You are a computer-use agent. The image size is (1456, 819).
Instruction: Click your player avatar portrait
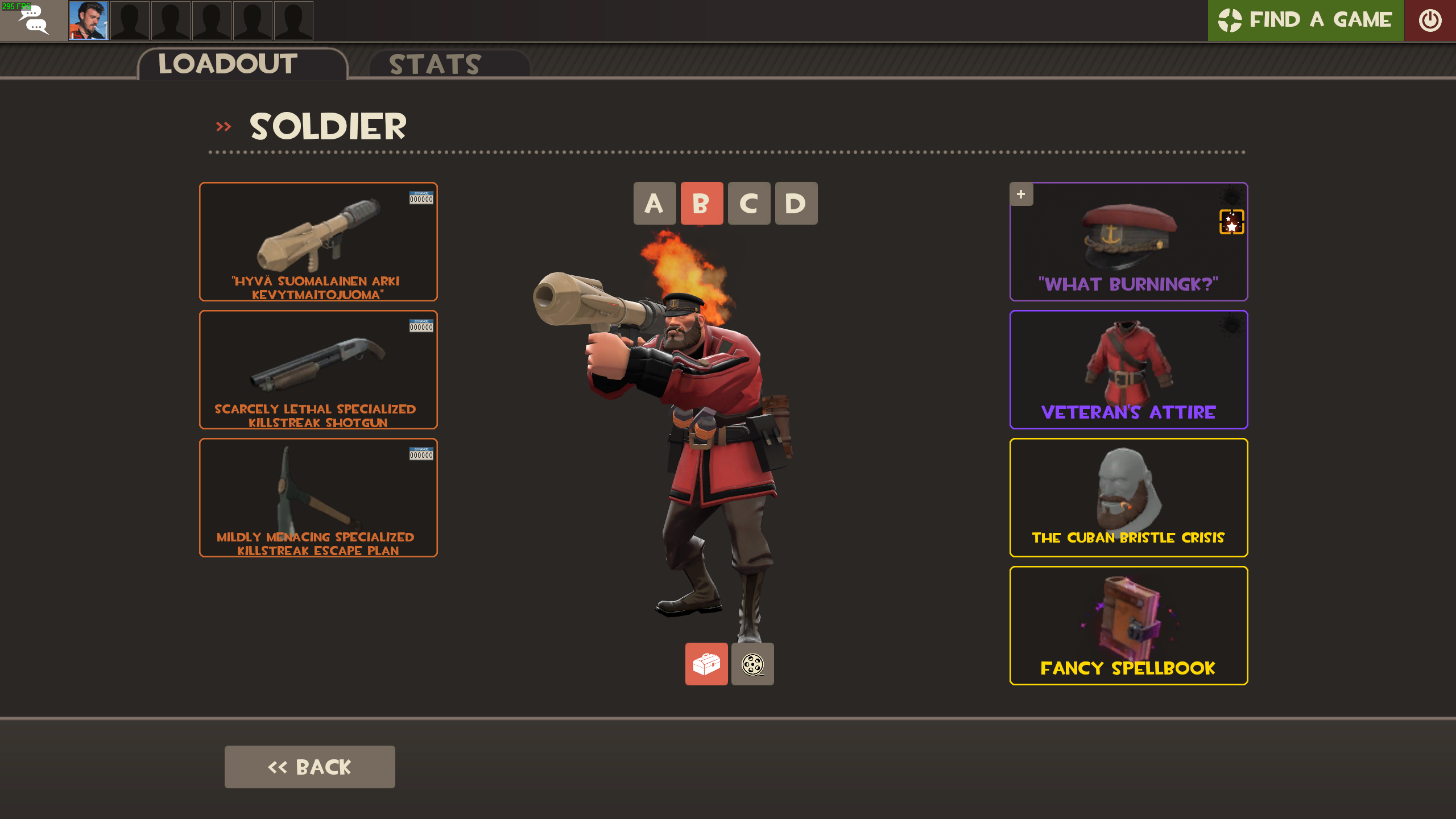pos(88,20)
